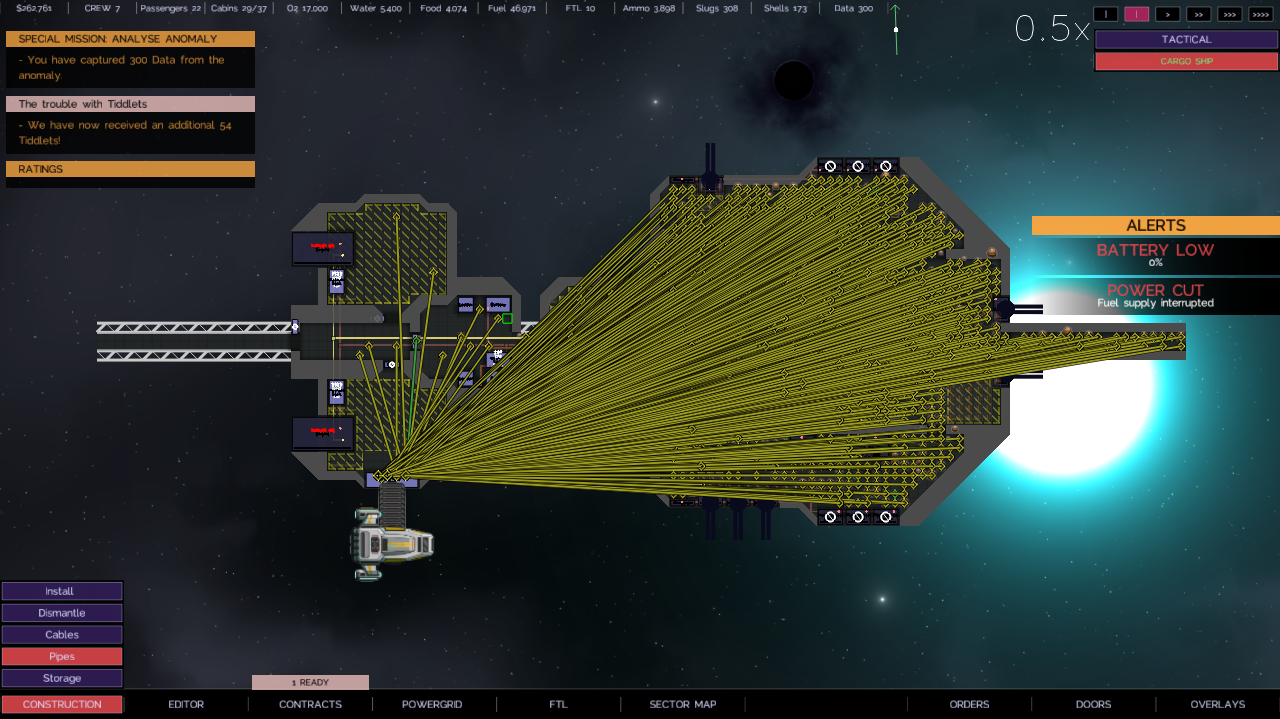Select the Dismantle tool

(x=61, y=613)
